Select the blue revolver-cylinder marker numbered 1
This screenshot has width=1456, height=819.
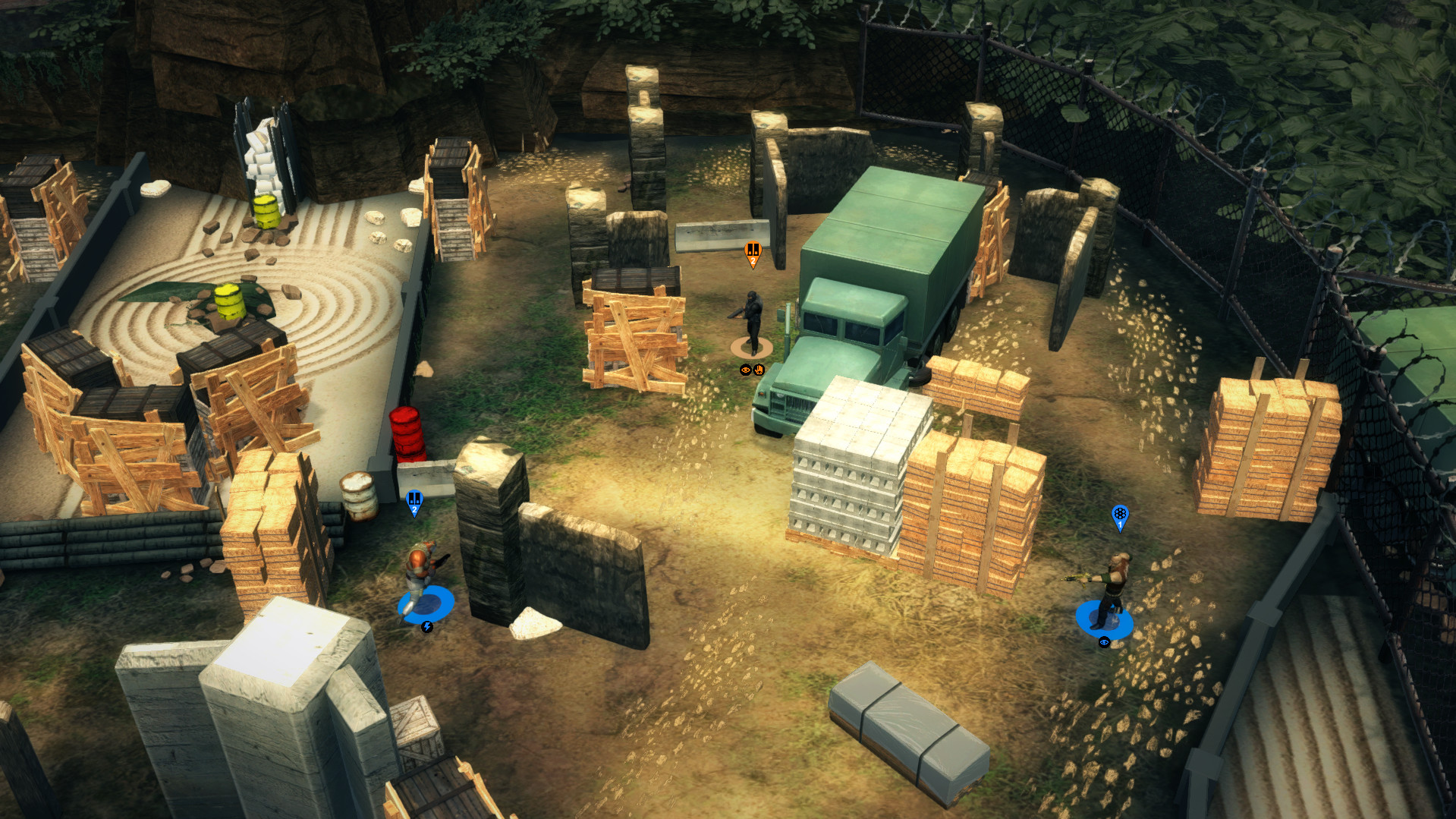[1120, 516]
